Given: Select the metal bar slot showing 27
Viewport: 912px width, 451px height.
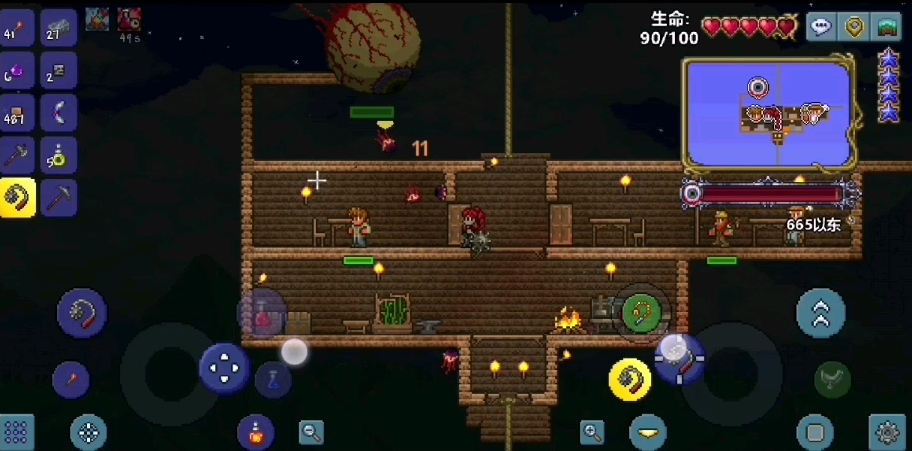Looking at the screenshot, I should 59,28.
